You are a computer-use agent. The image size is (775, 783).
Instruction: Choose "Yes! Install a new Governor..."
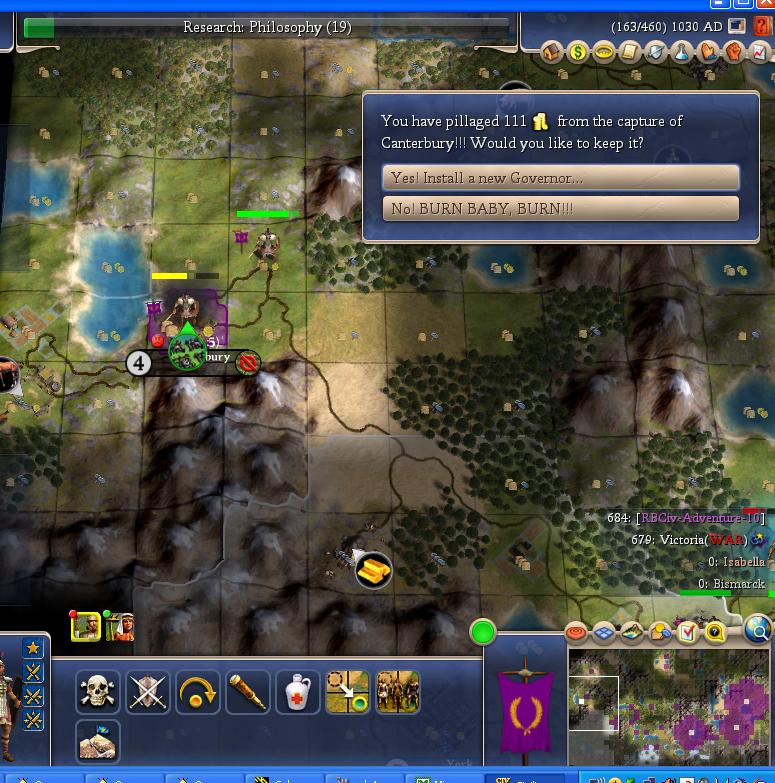tap(560, 178)
